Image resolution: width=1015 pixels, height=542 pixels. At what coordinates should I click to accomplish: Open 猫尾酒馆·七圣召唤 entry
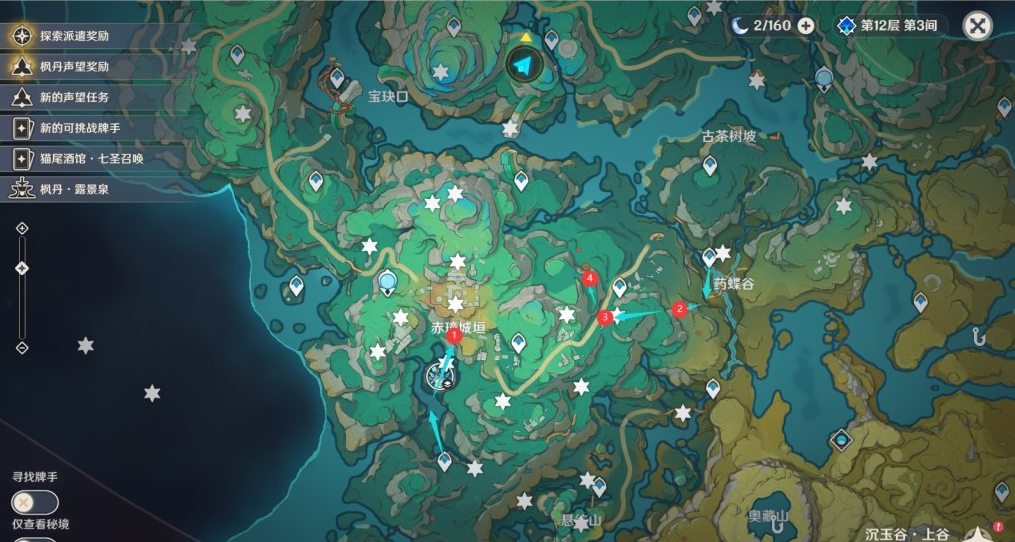pyautogui.click(x=88, y=158)
